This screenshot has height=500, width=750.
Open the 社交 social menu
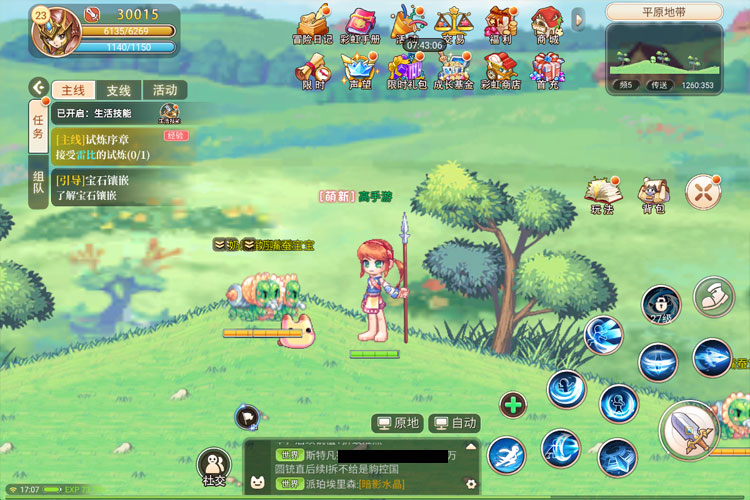click(x=214, y=467)
